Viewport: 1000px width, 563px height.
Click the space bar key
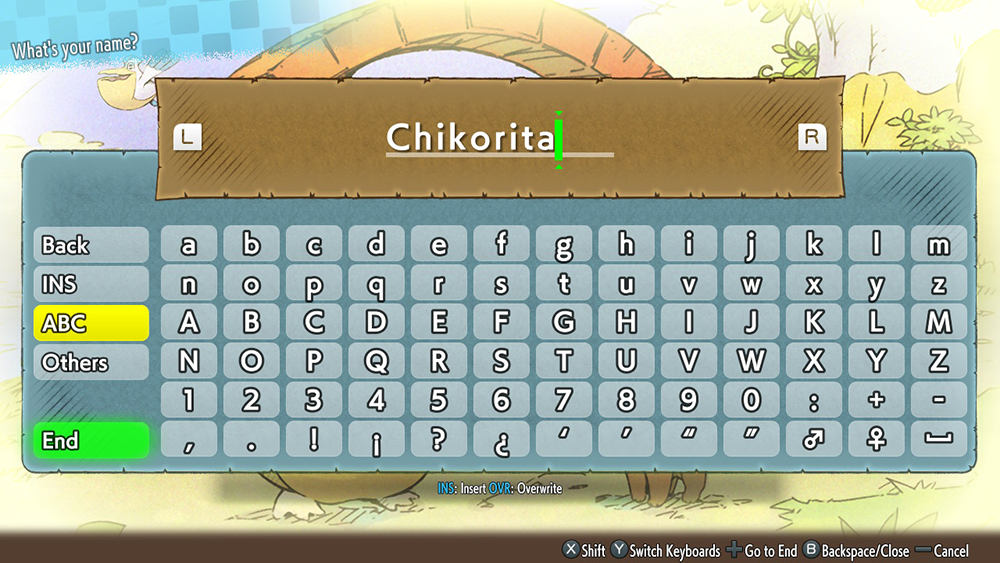(938, 440)
